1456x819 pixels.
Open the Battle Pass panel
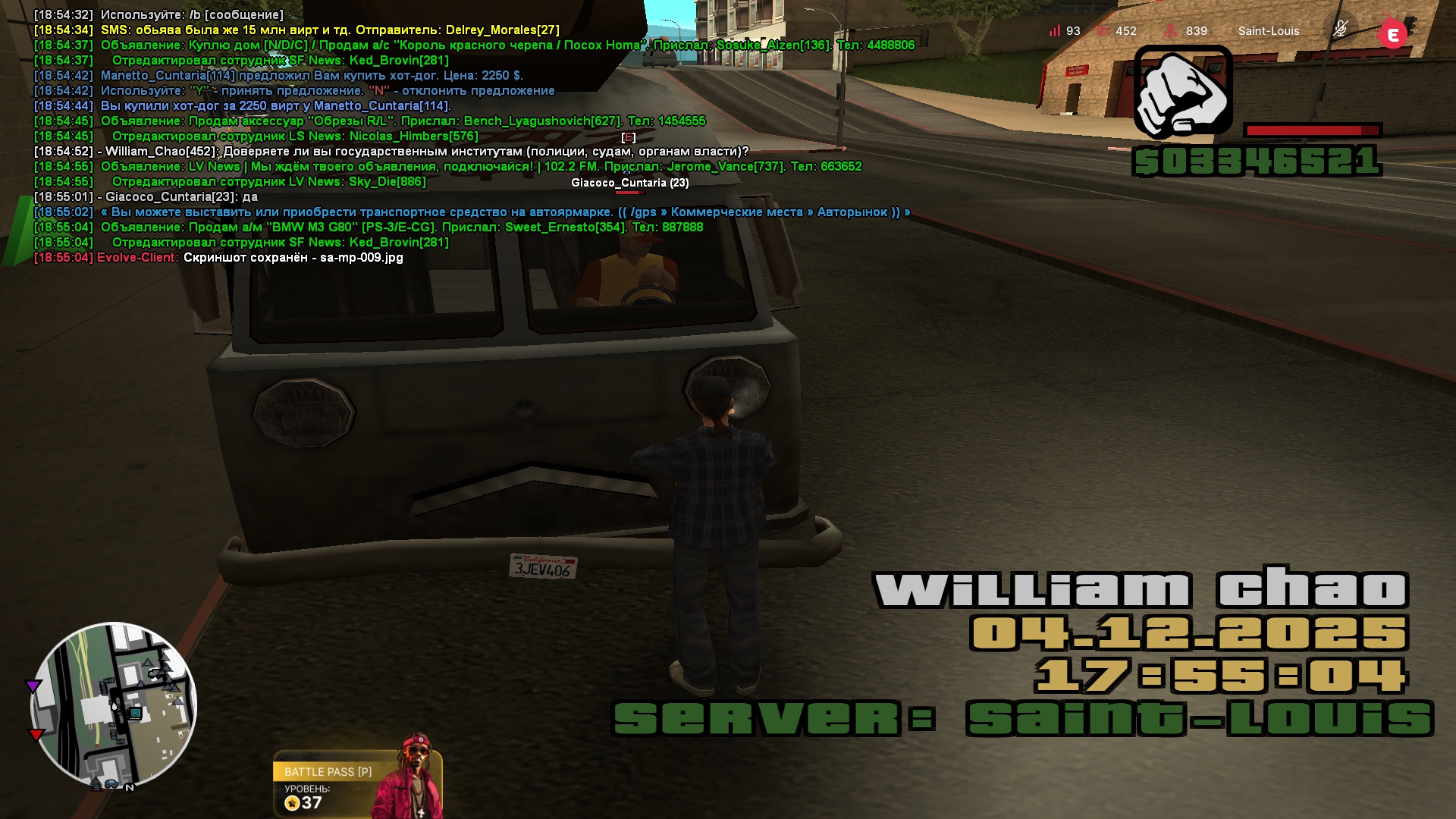(356, 784)
